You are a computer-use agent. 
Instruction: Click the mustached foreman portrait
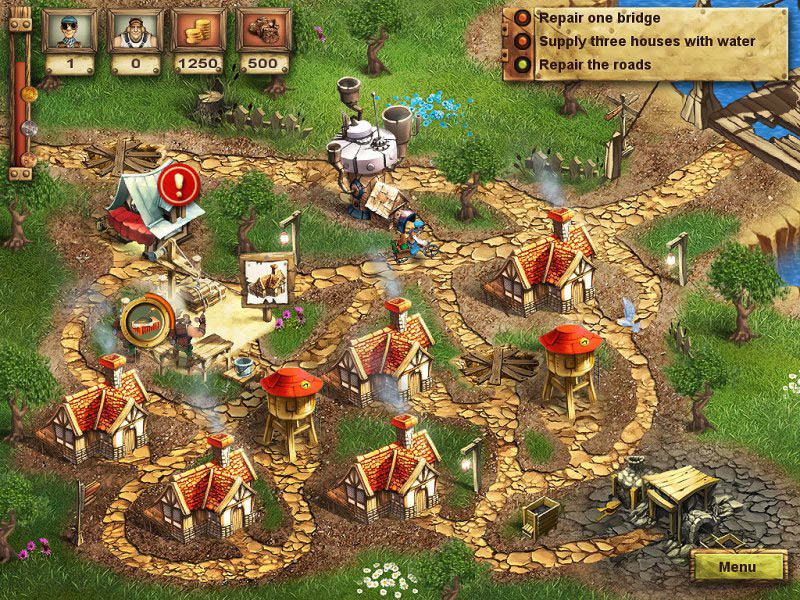point(133,31)
